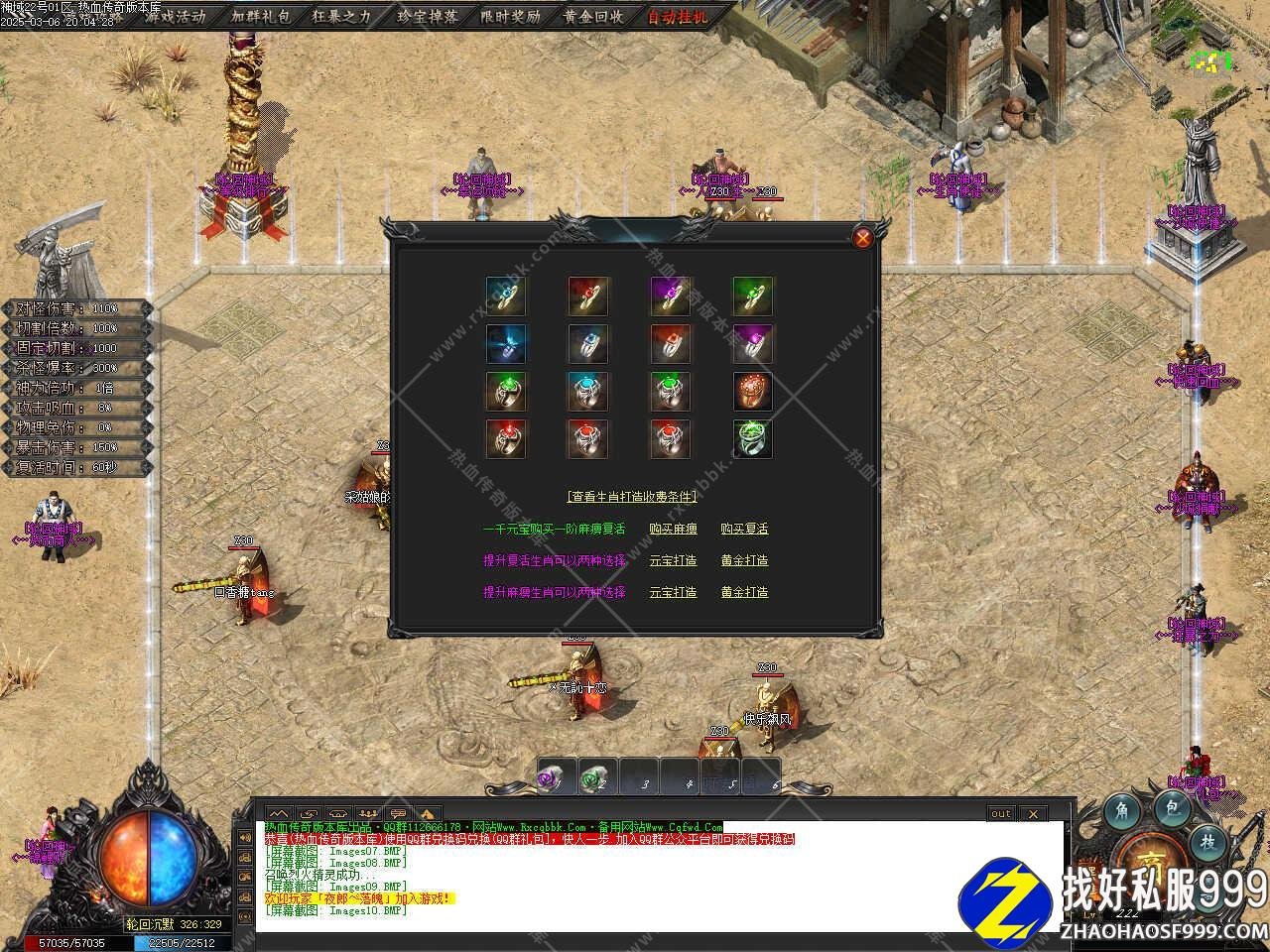Choose the 购买复活 link

click(x=744, y=530)
